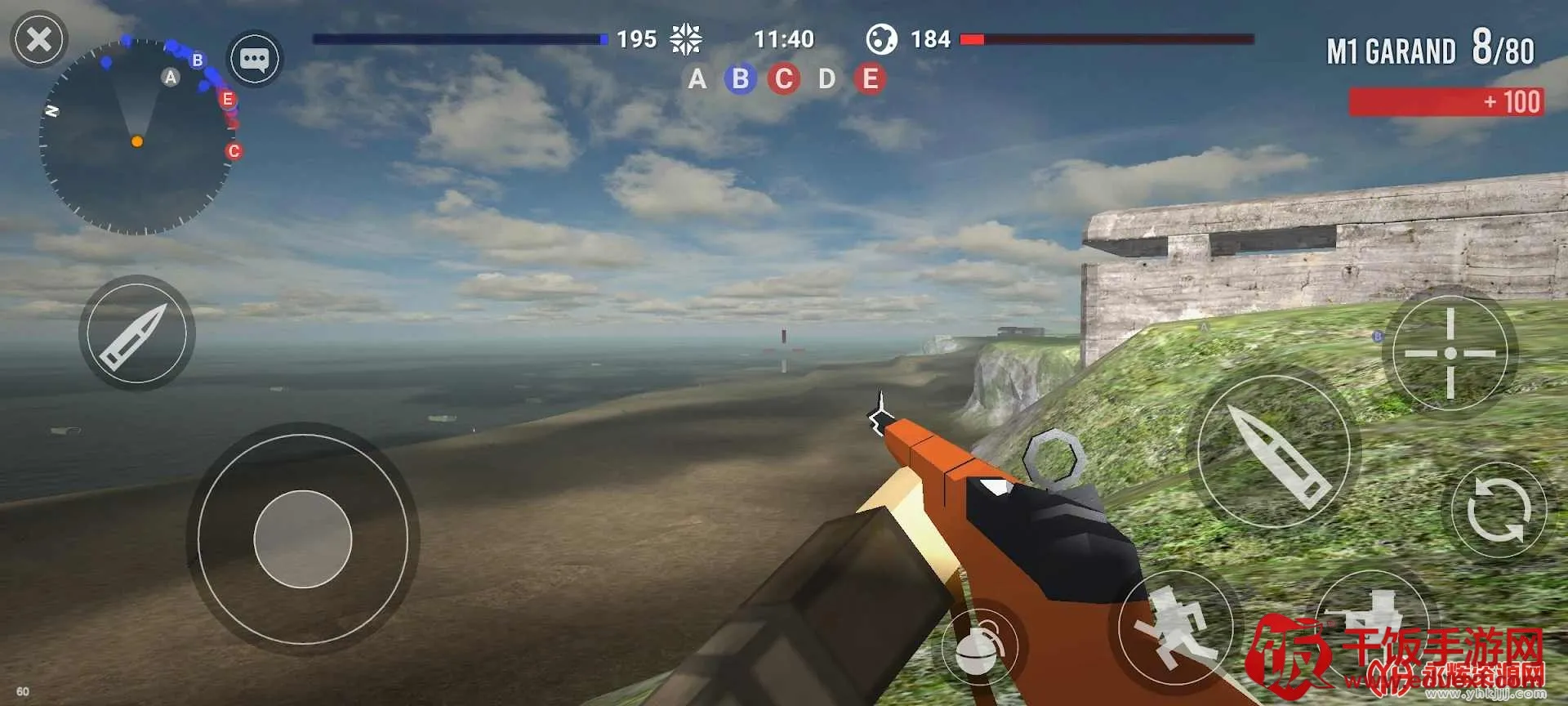This screenshot has width=1568, height=706.
Task: Throw a grenade using the grenade icon
Action: click(x=979, y=647)
